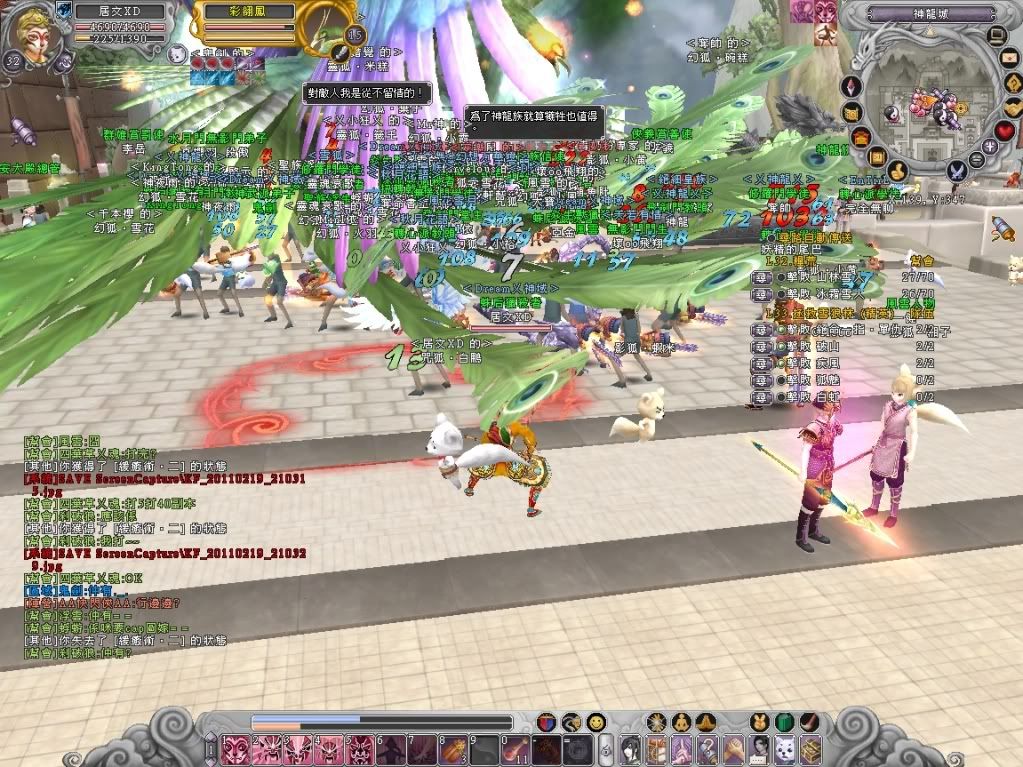Click the white pet portrait icon

point(176,53)
